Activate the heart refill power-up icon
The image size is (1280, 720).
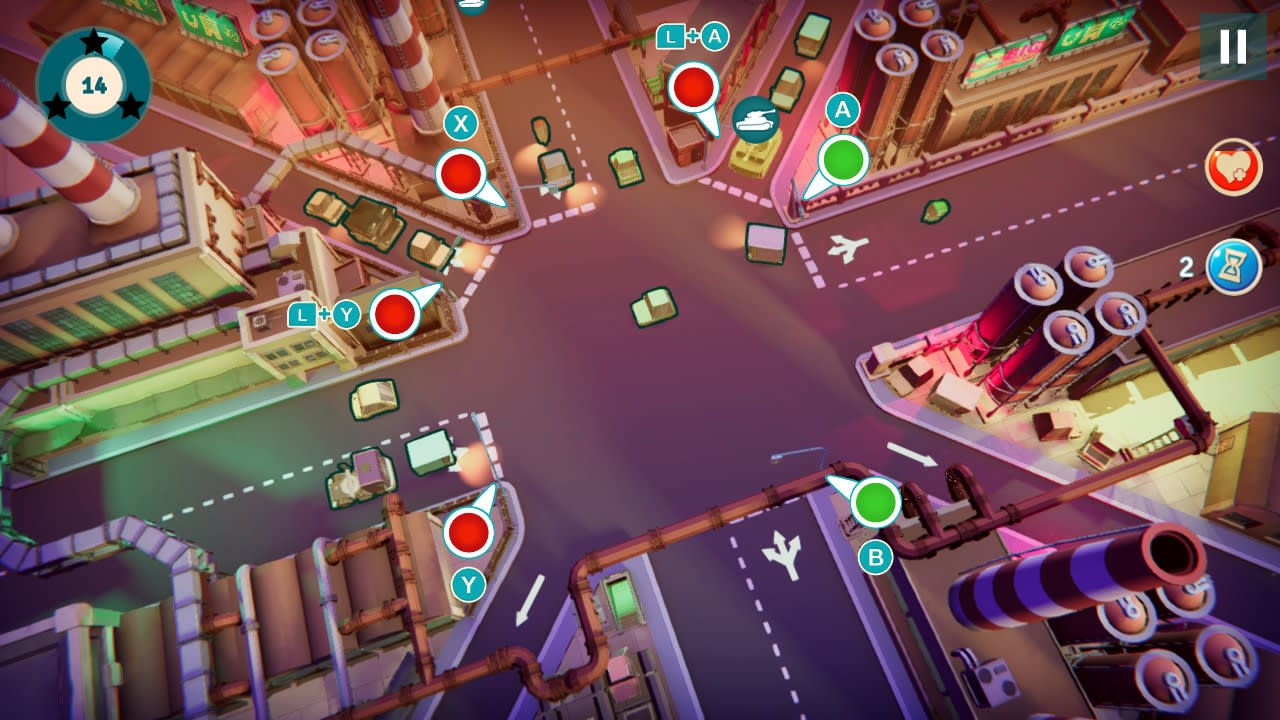1233,168
